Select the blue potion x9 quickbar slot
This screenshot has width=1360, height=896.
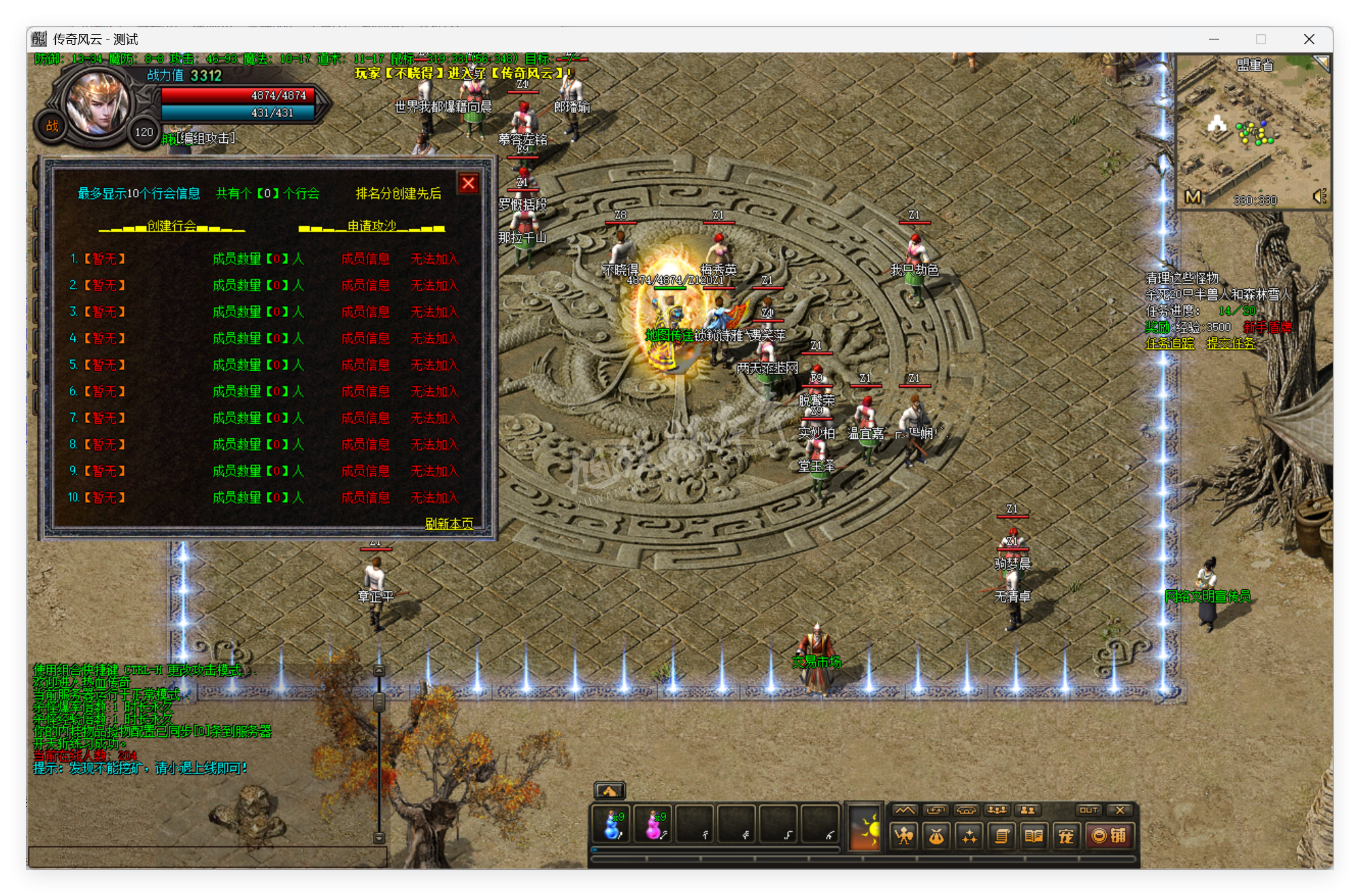point(612,825)
